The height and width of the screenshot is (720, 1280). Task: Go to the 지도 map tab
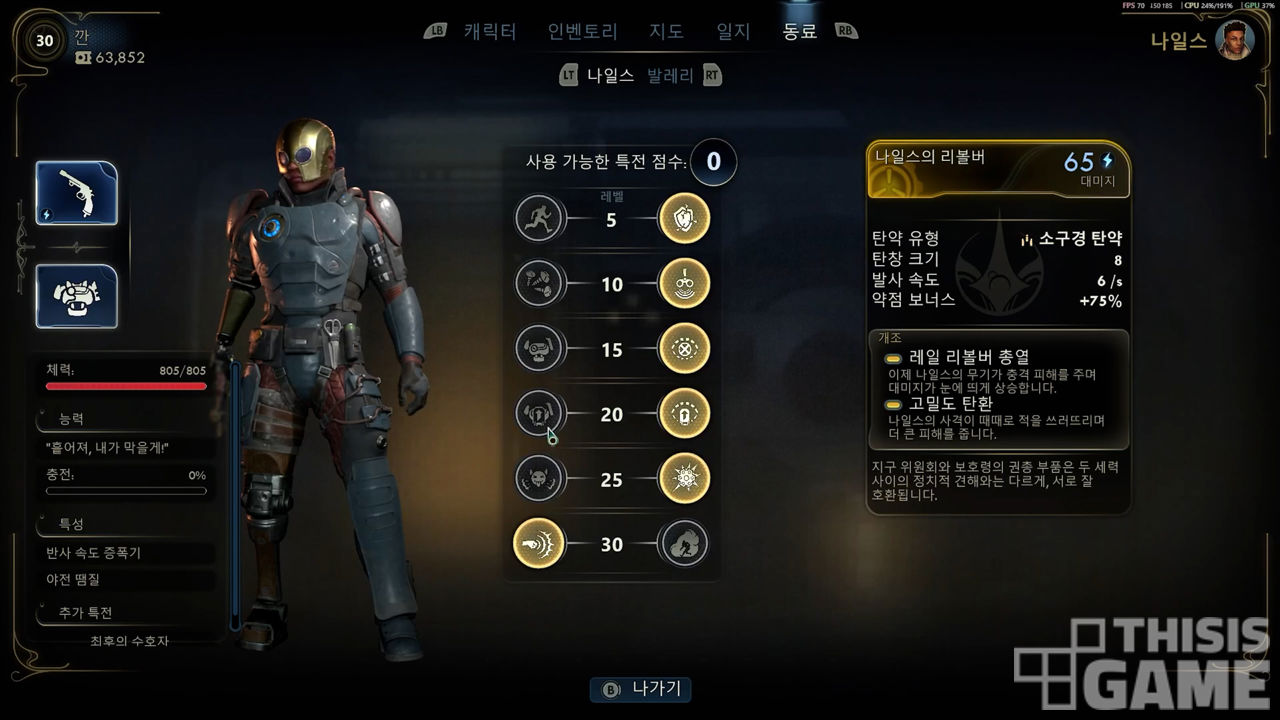[667, 31]
